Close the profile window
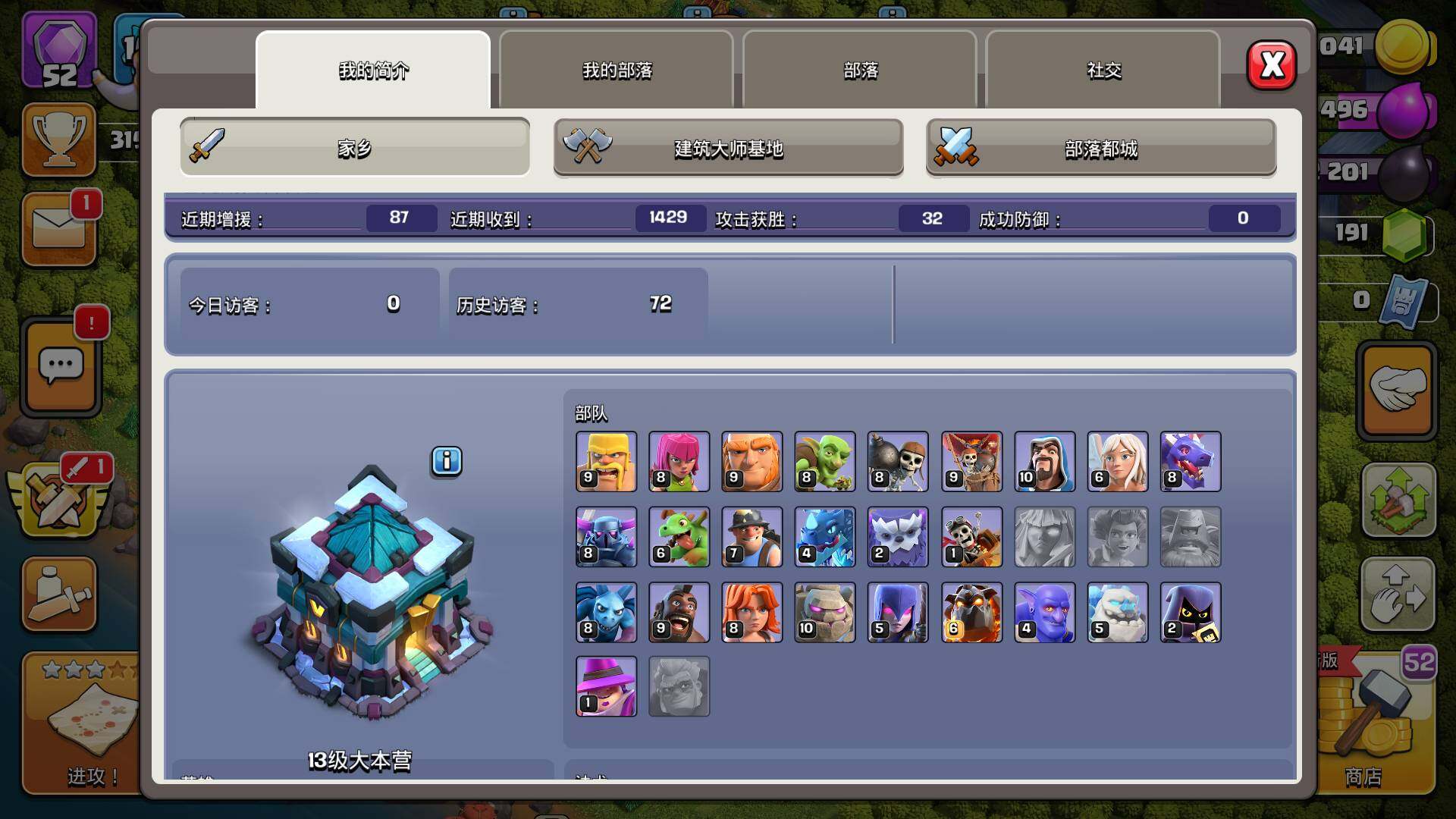Image resolution: width=1456 pixels, height=819 pixels. (1272, 65)
